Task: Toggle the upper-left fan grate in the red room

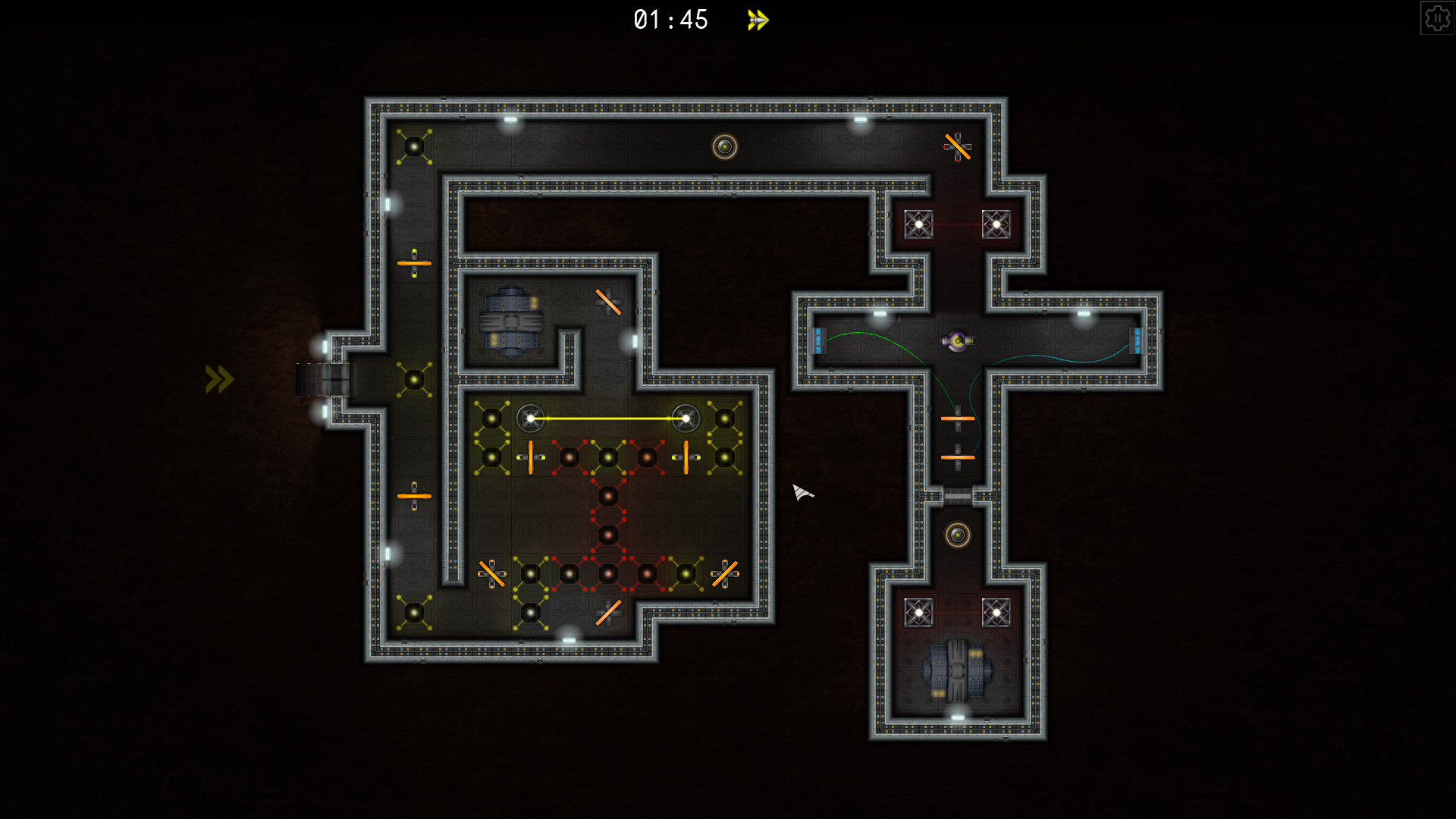Action: click(921, 224)
